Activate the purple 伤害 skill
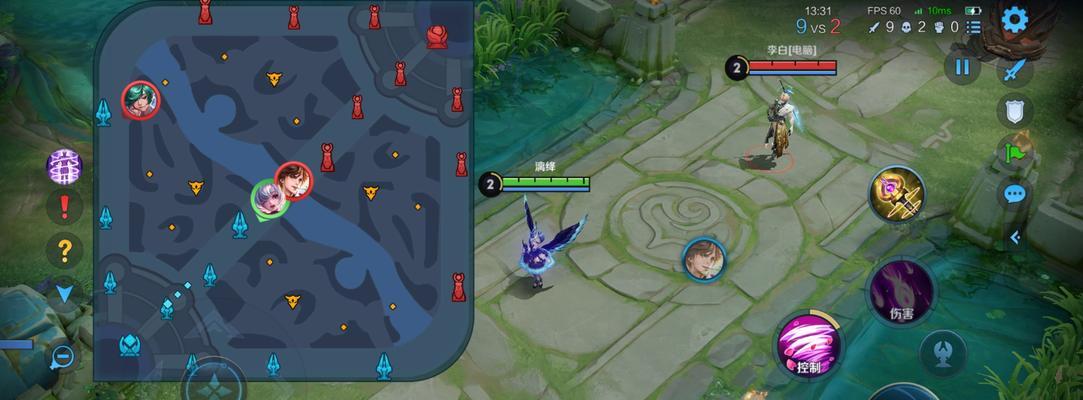The width and height of the screenshot is (1083, 400). pos(901,290)
